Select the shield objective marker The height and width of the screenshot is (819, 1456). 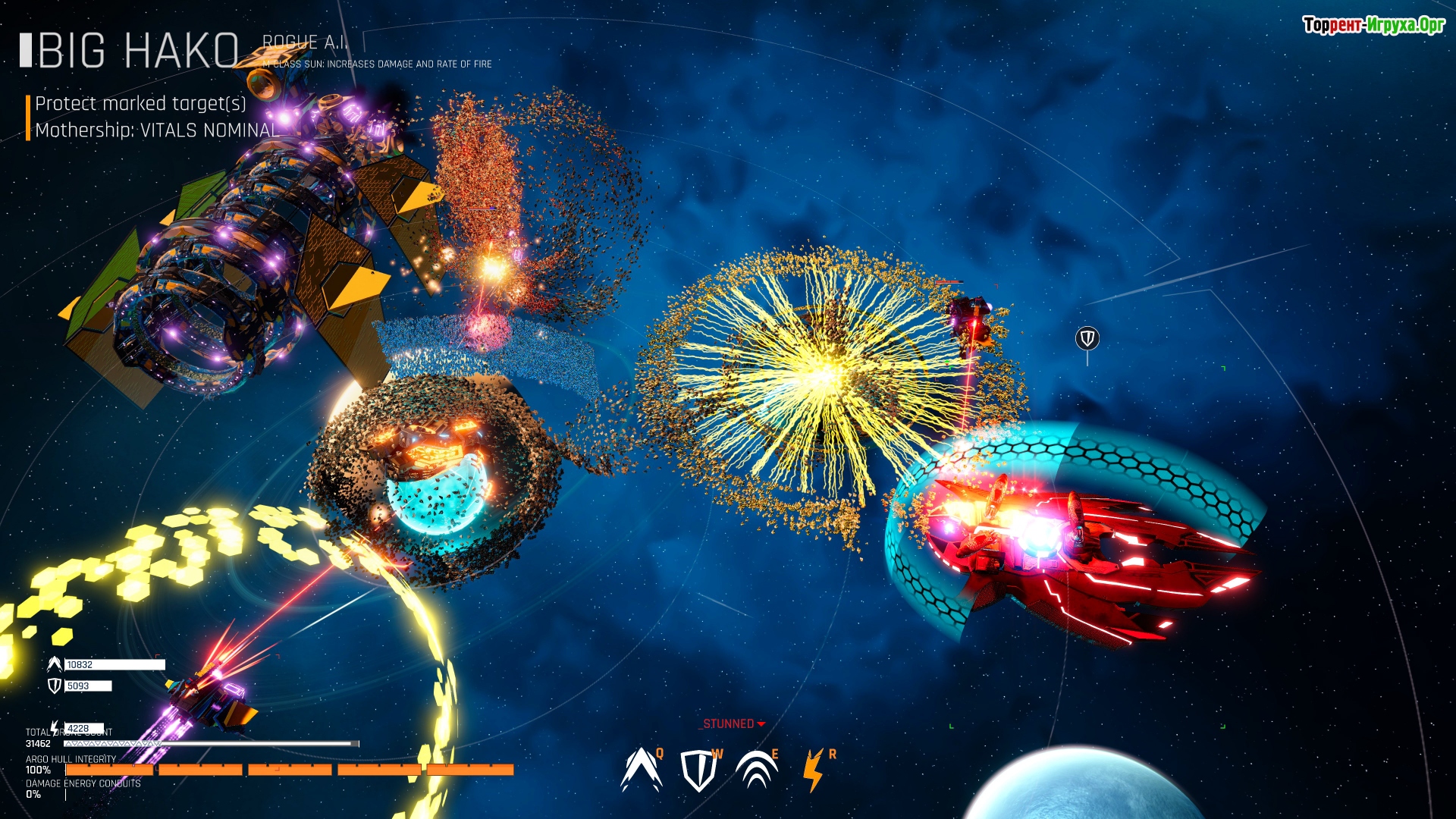[x=1087, y=338]
